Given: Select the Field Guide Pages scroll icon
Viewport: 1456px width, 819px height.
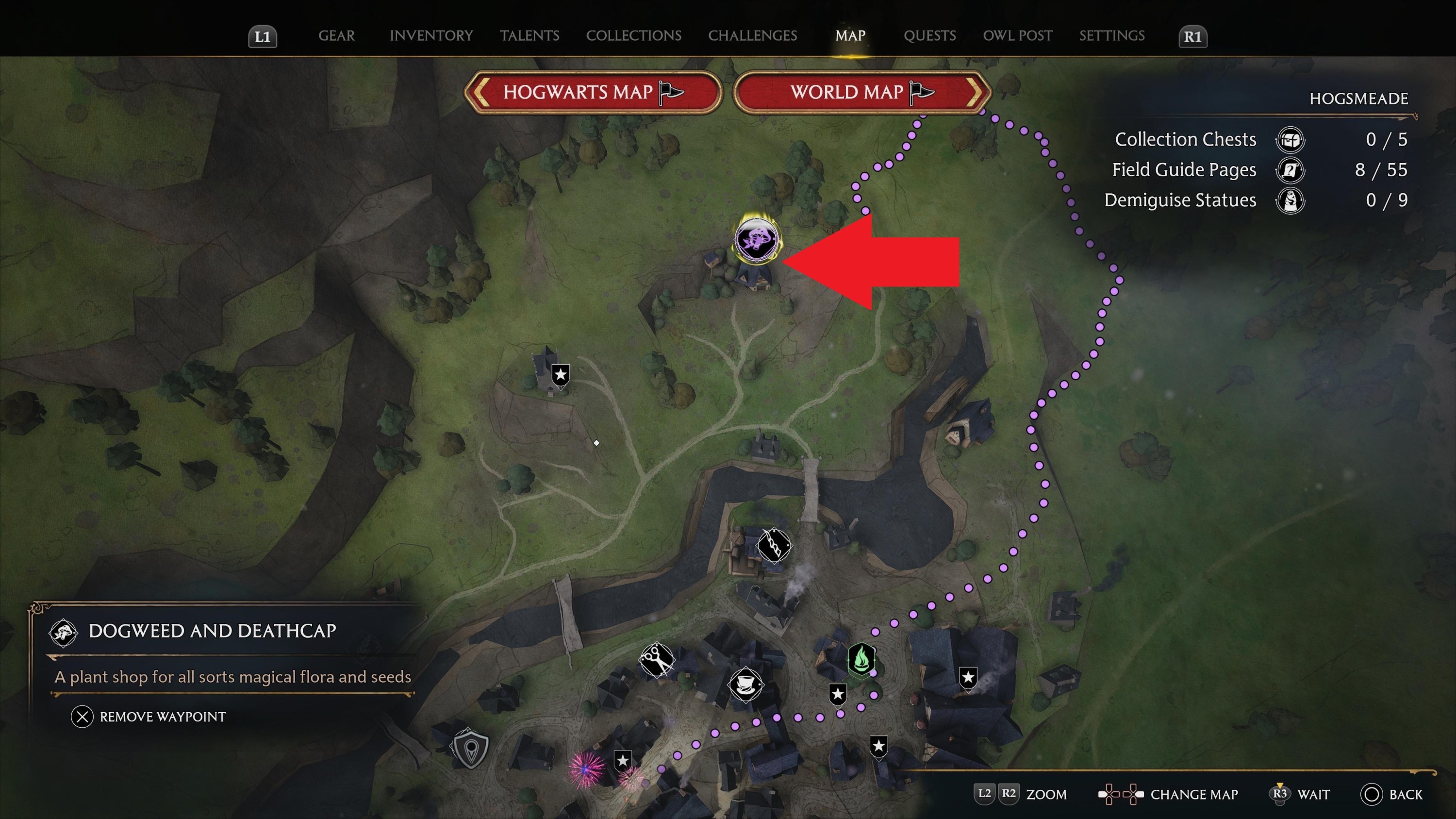Looking at the screenshot, I should pos(1291,170).
